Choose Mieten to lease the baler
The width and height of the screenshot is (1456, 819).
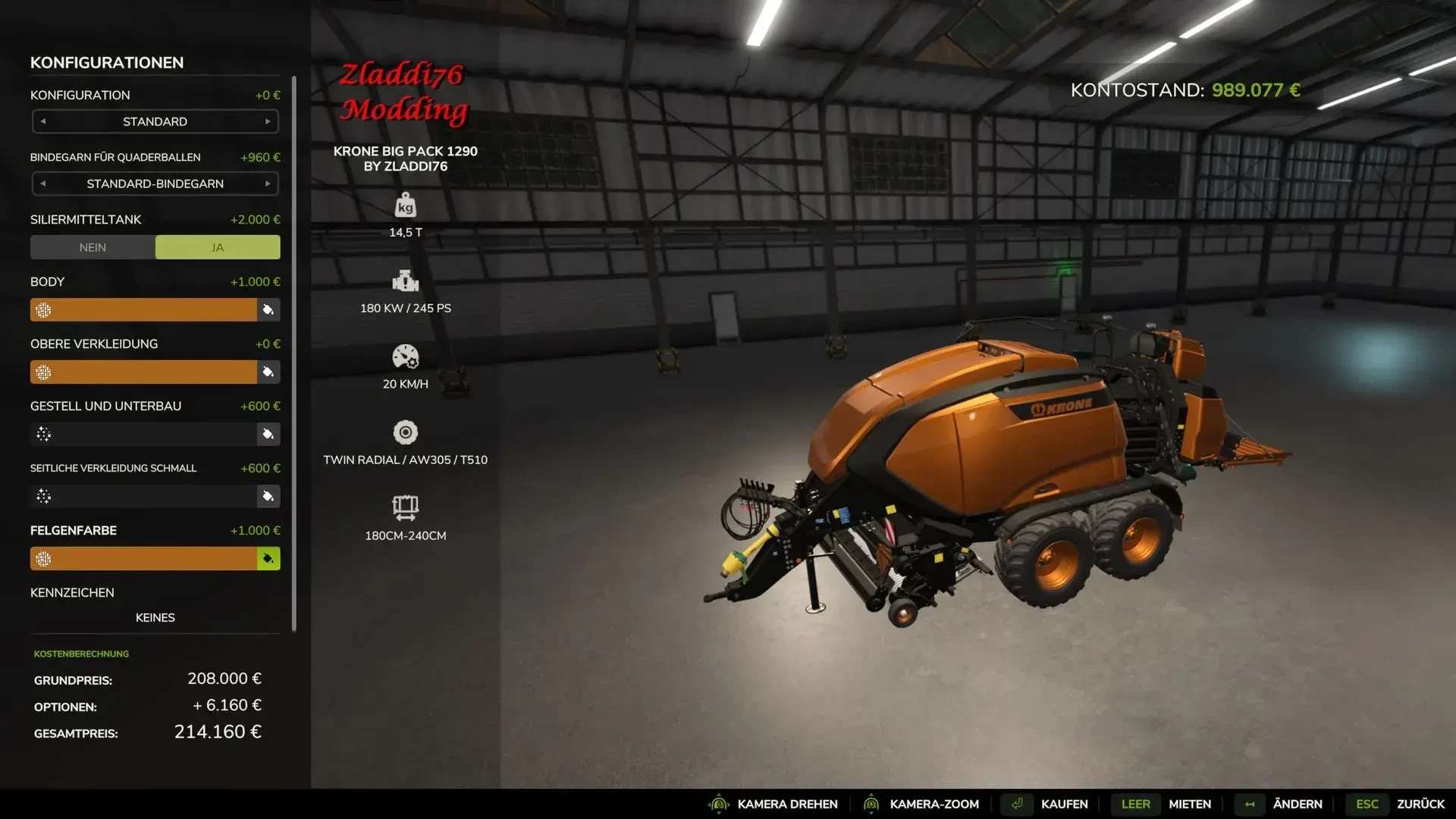pos(1189,804)
